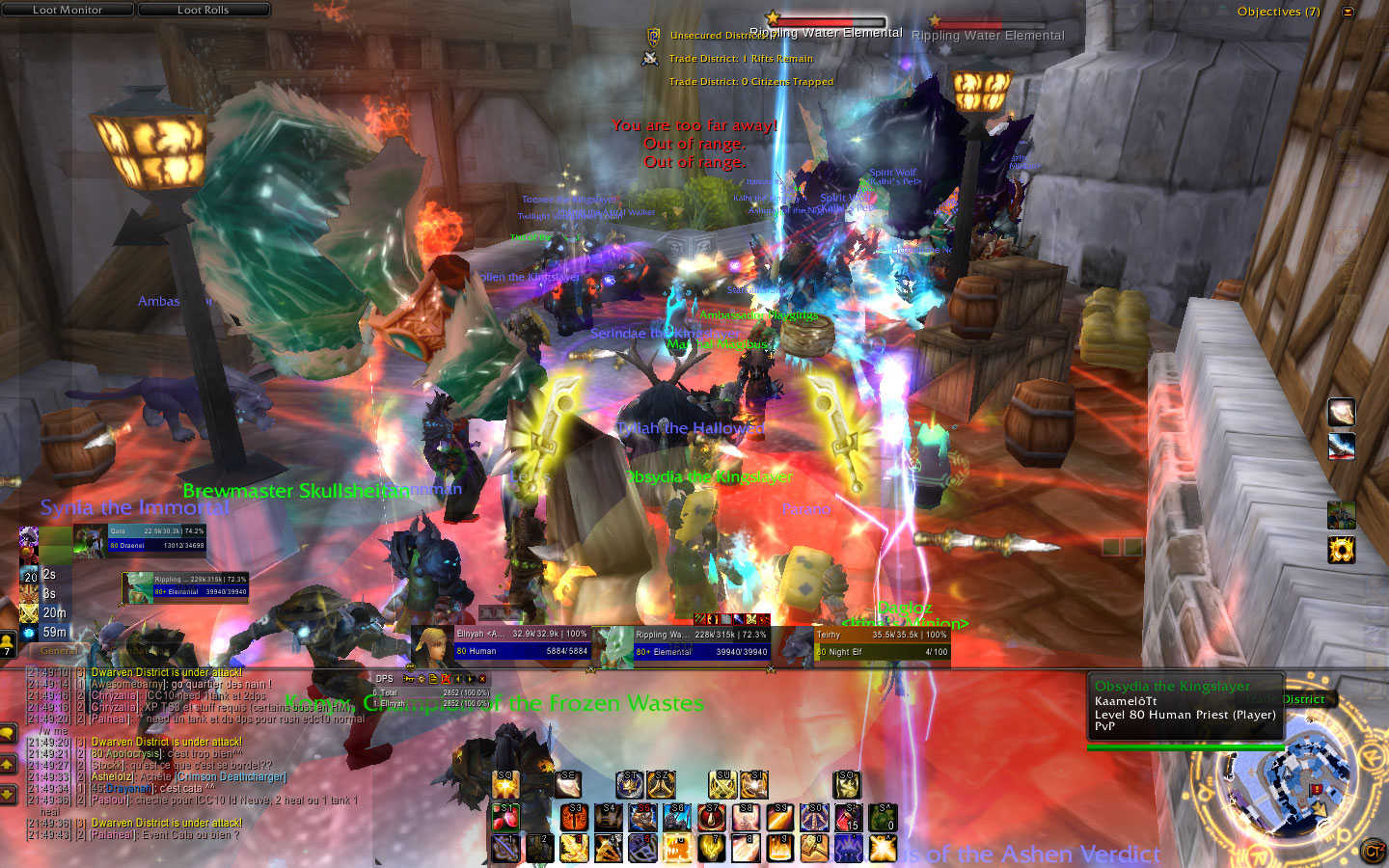Open the Loot Monitor panel
Viewport: 1389px width, 868px height.
tap(68, 10)
